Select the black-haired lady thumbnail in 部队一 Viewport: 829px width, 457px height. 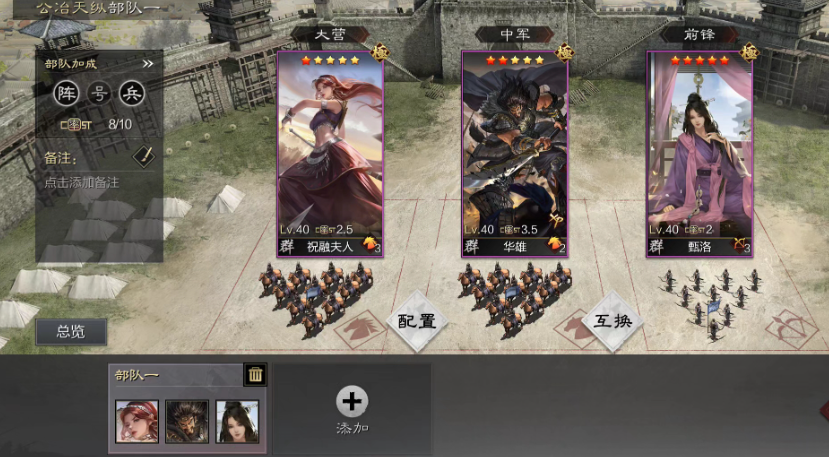tap(237, 420)
